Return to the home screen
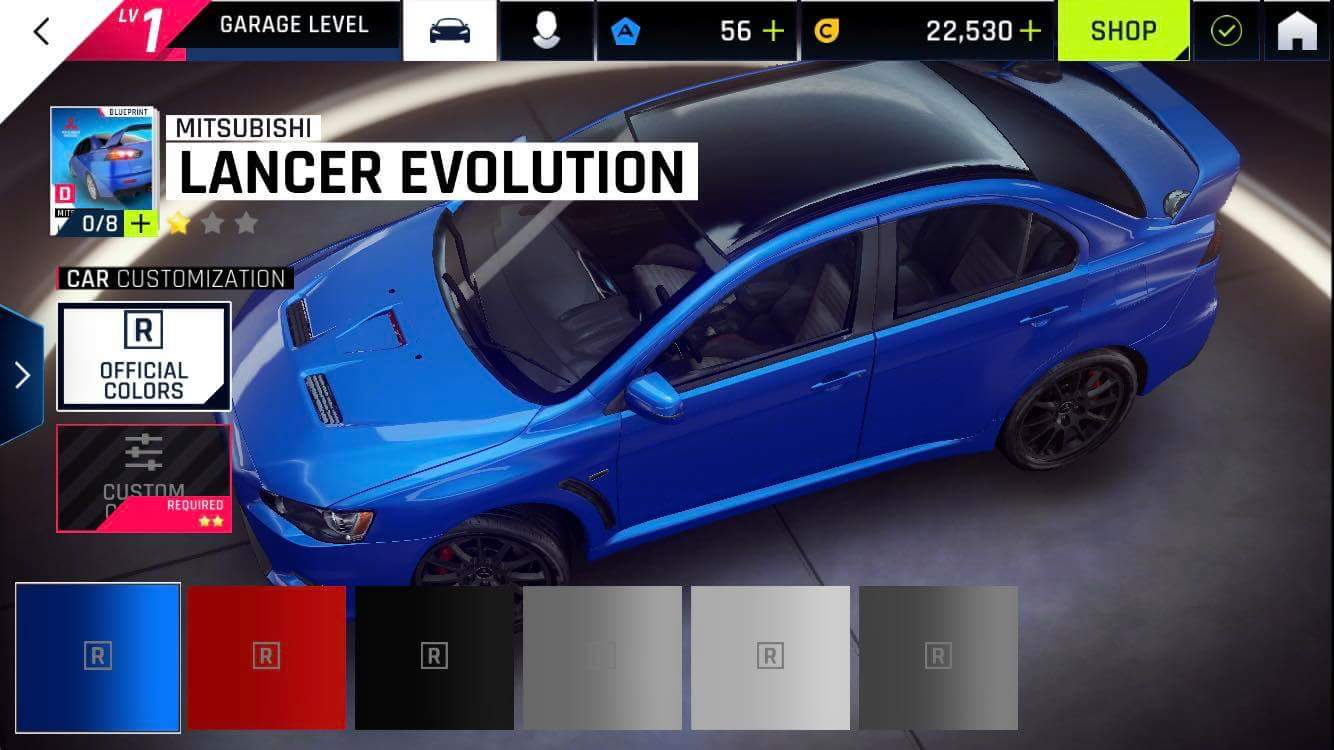Viewport: 1334px width, 750px height. click(x=1297, y=31)
